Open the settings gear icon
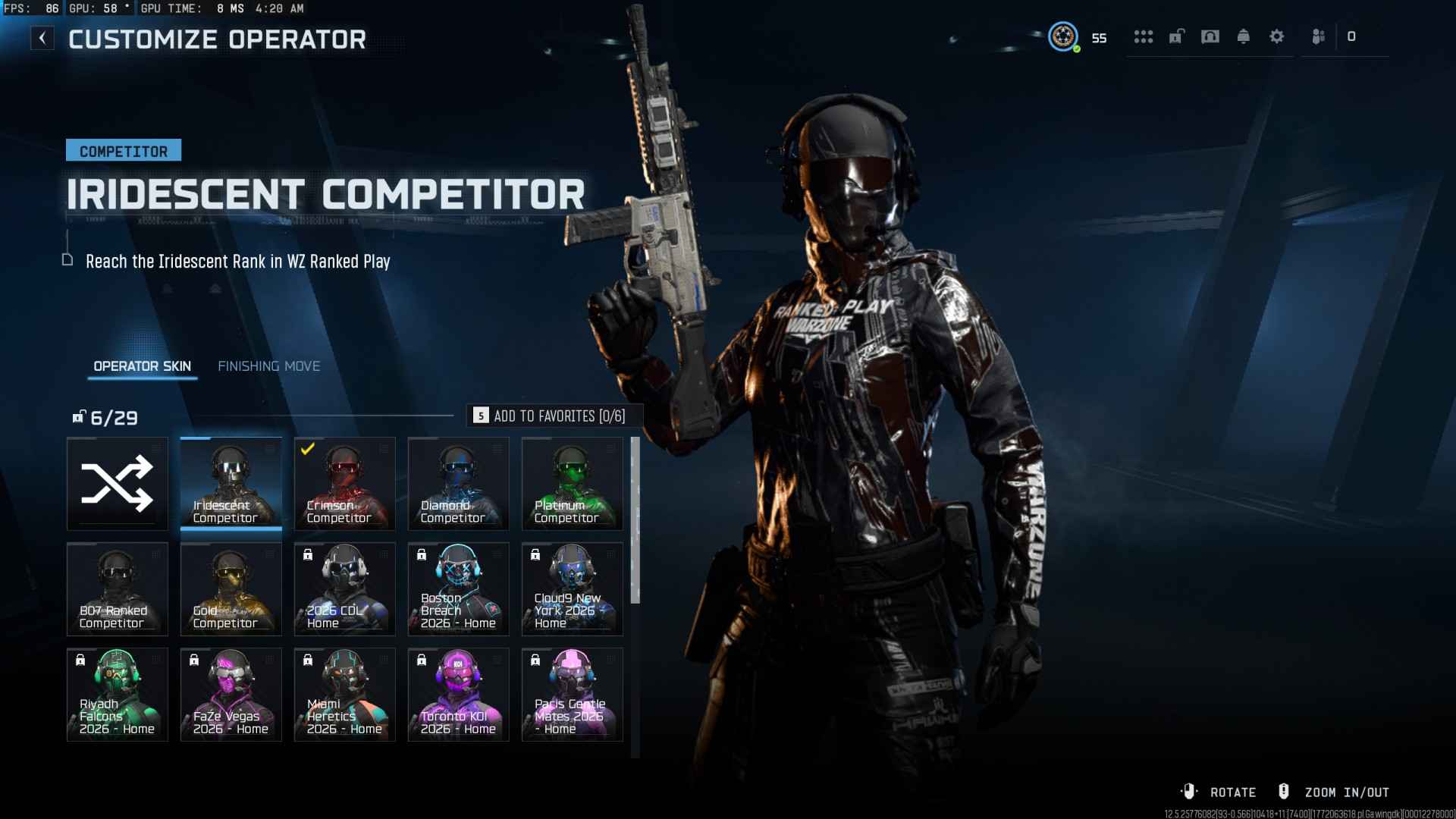The image size is (1456, 819). (x=1277, y=36)
